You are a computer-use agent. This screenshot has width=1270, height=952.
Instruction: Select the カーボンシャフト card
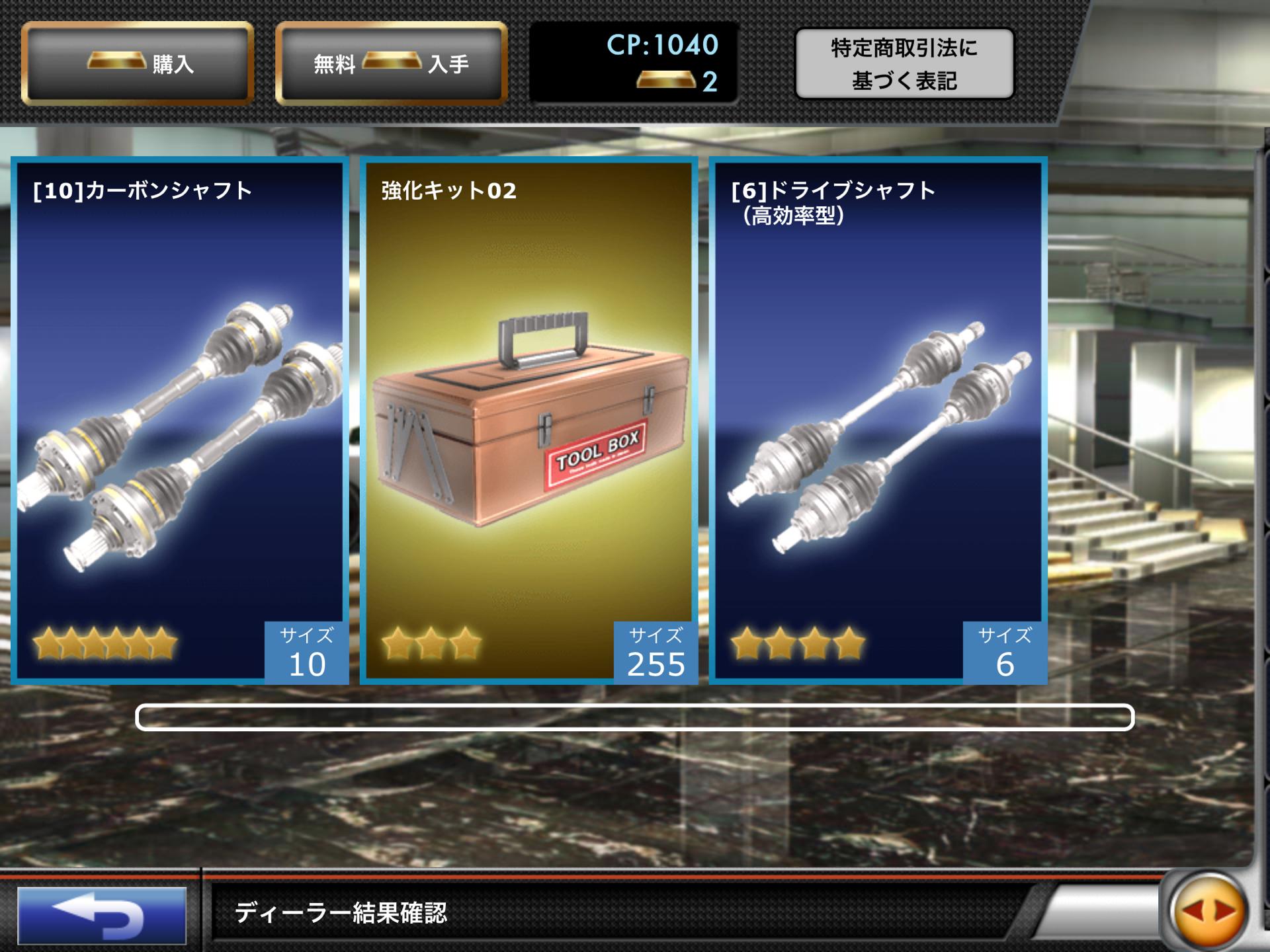[180, 420]
